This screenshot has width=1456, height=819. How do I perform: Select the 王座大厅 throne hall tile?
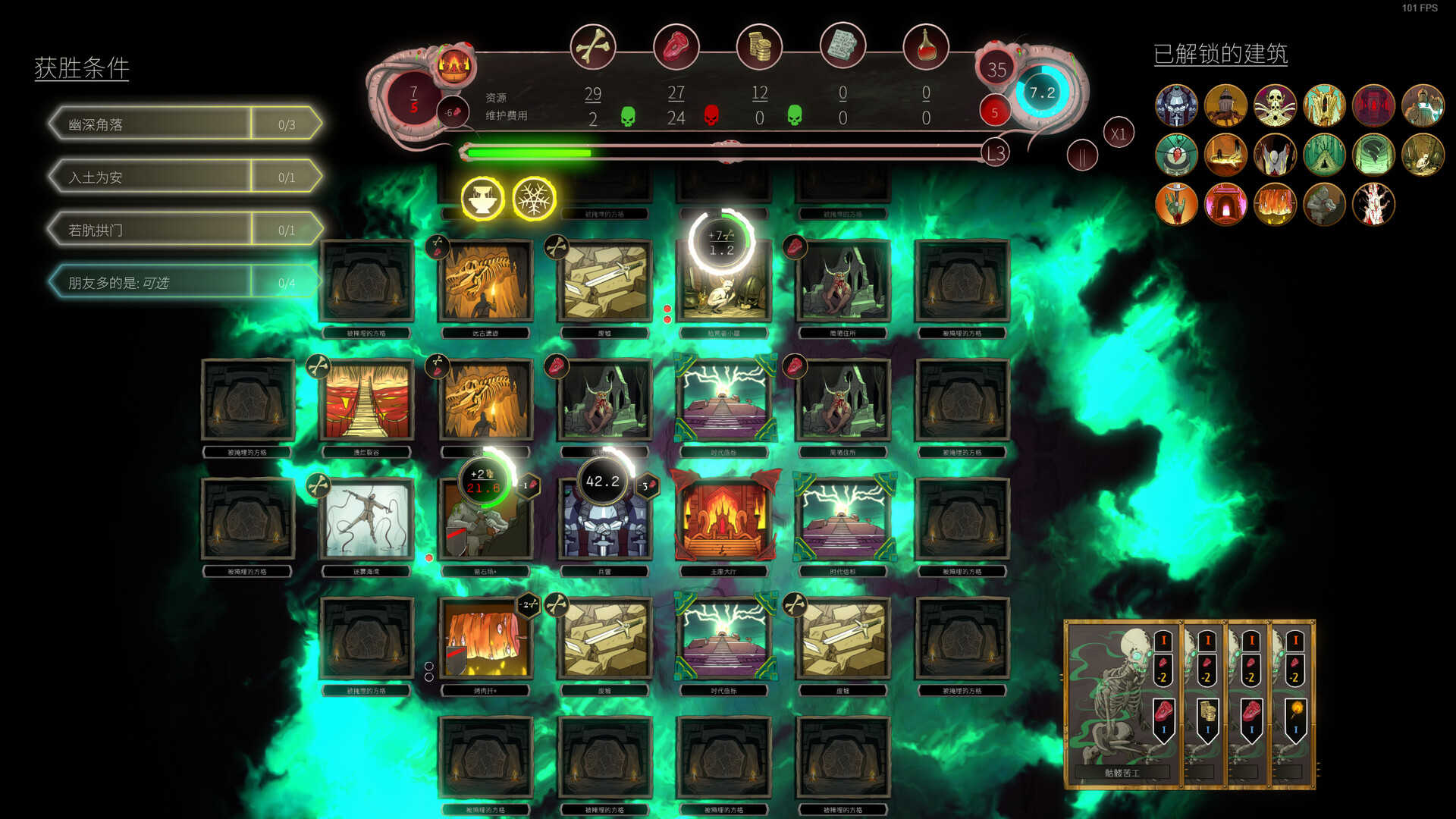[x=723, y=520]
